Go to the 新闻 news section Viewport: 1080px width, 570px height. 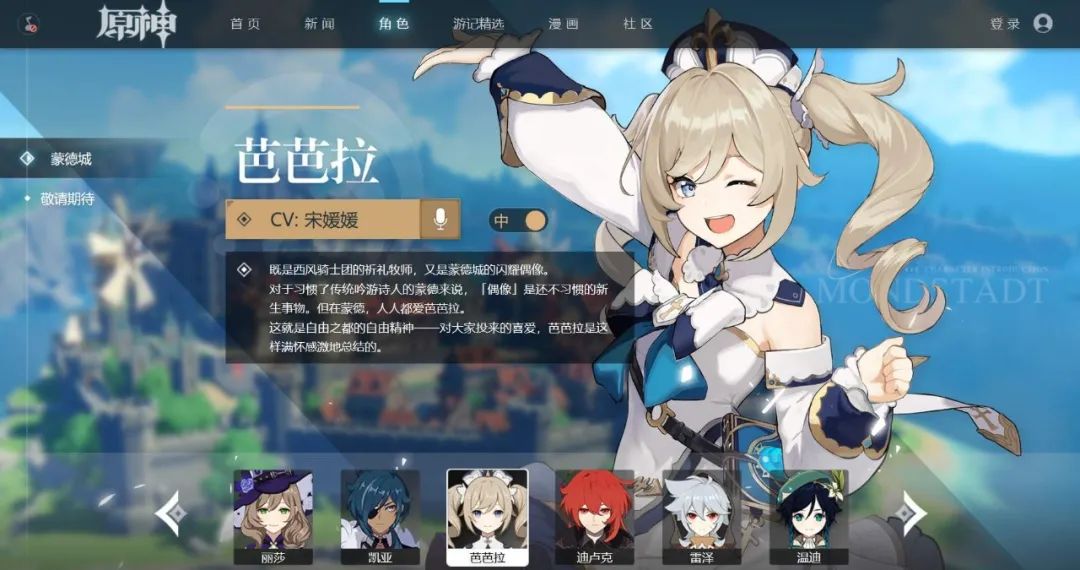tap(319, 24)
